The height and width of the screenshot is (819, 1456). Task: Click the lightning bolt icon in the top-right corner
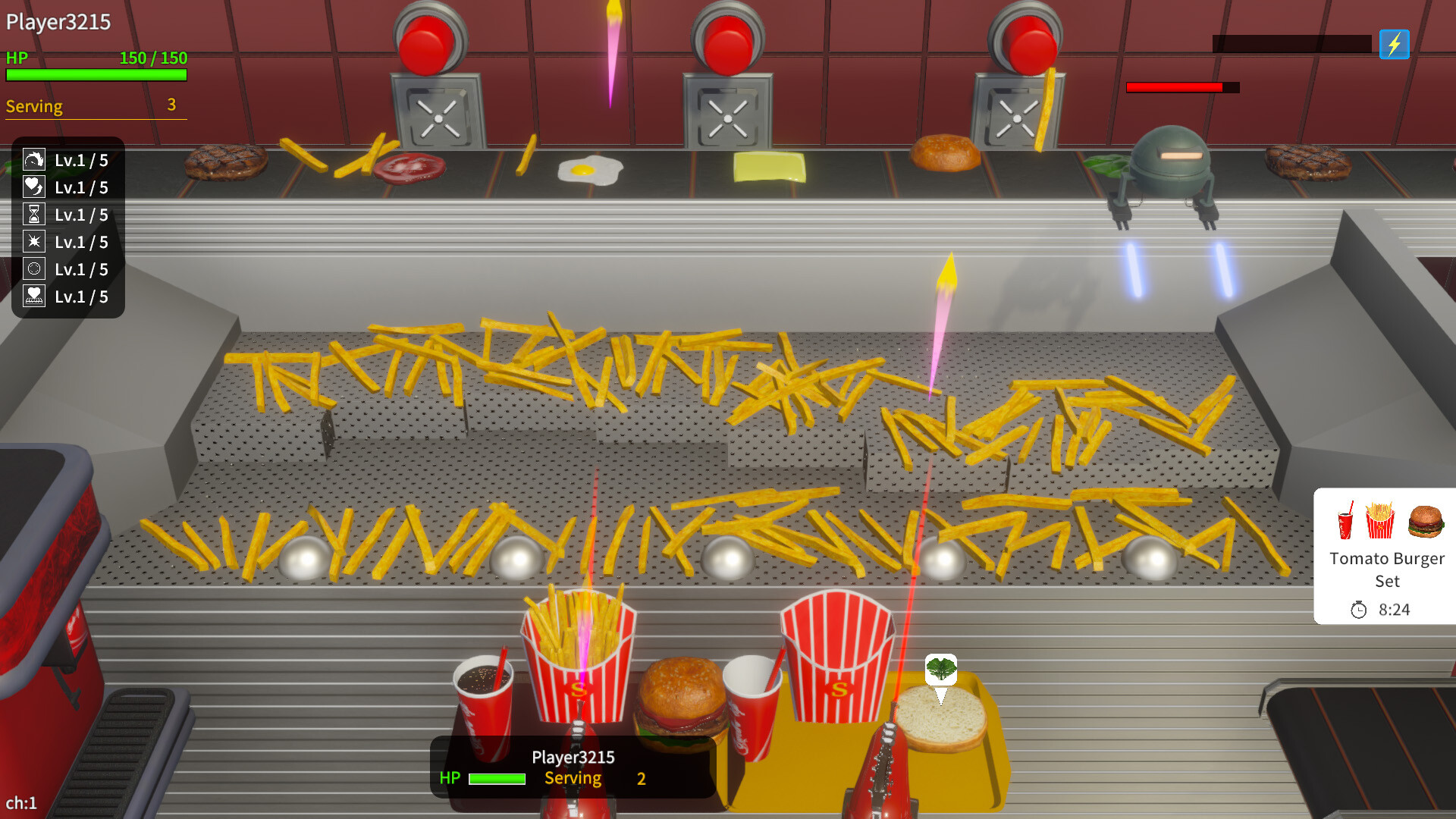pyautogui.click(x=1395, y=45)
